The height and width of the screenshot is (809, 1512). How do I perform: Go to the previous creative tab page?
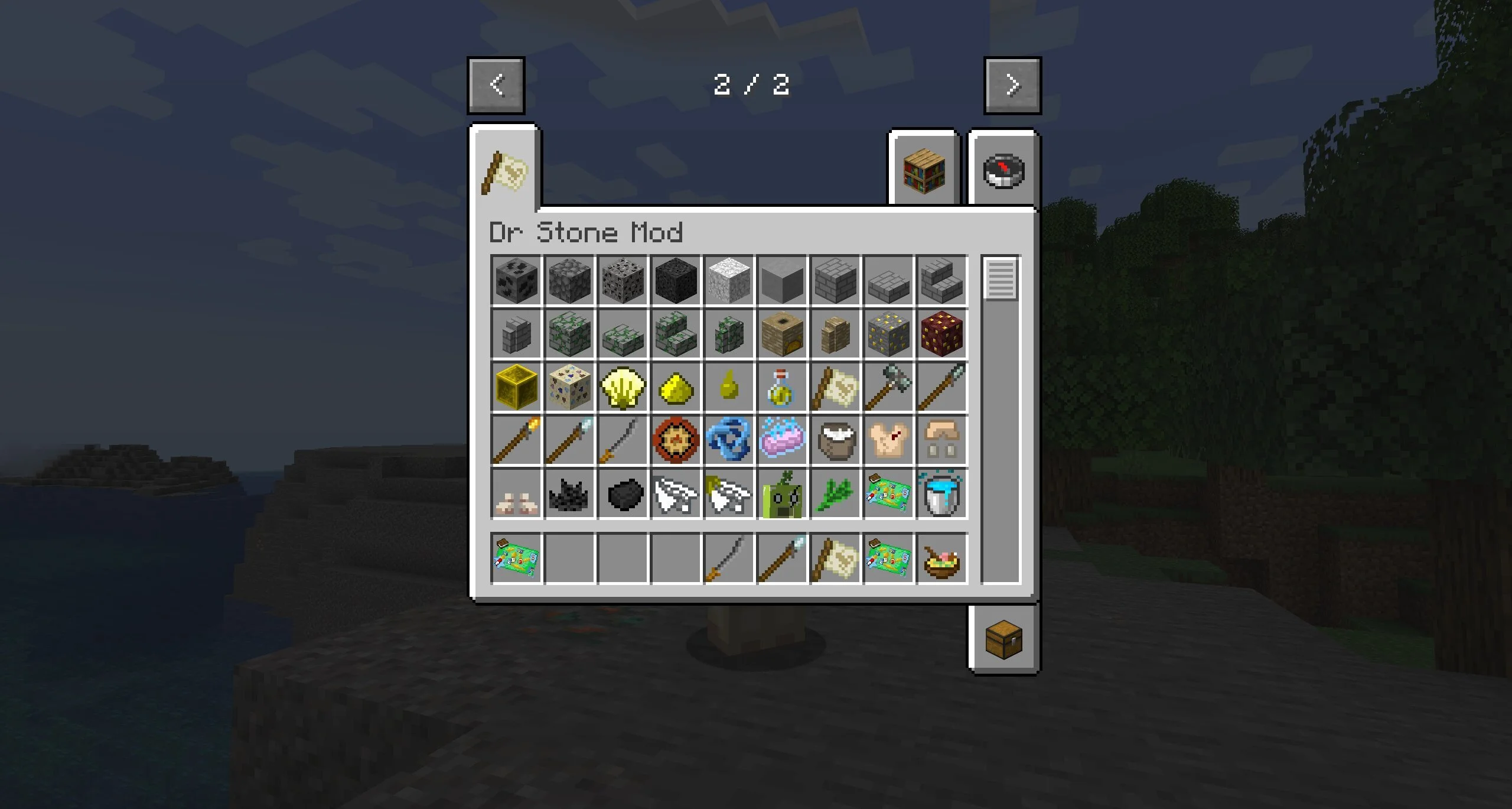pyautogui.click(x=496, y=85)
